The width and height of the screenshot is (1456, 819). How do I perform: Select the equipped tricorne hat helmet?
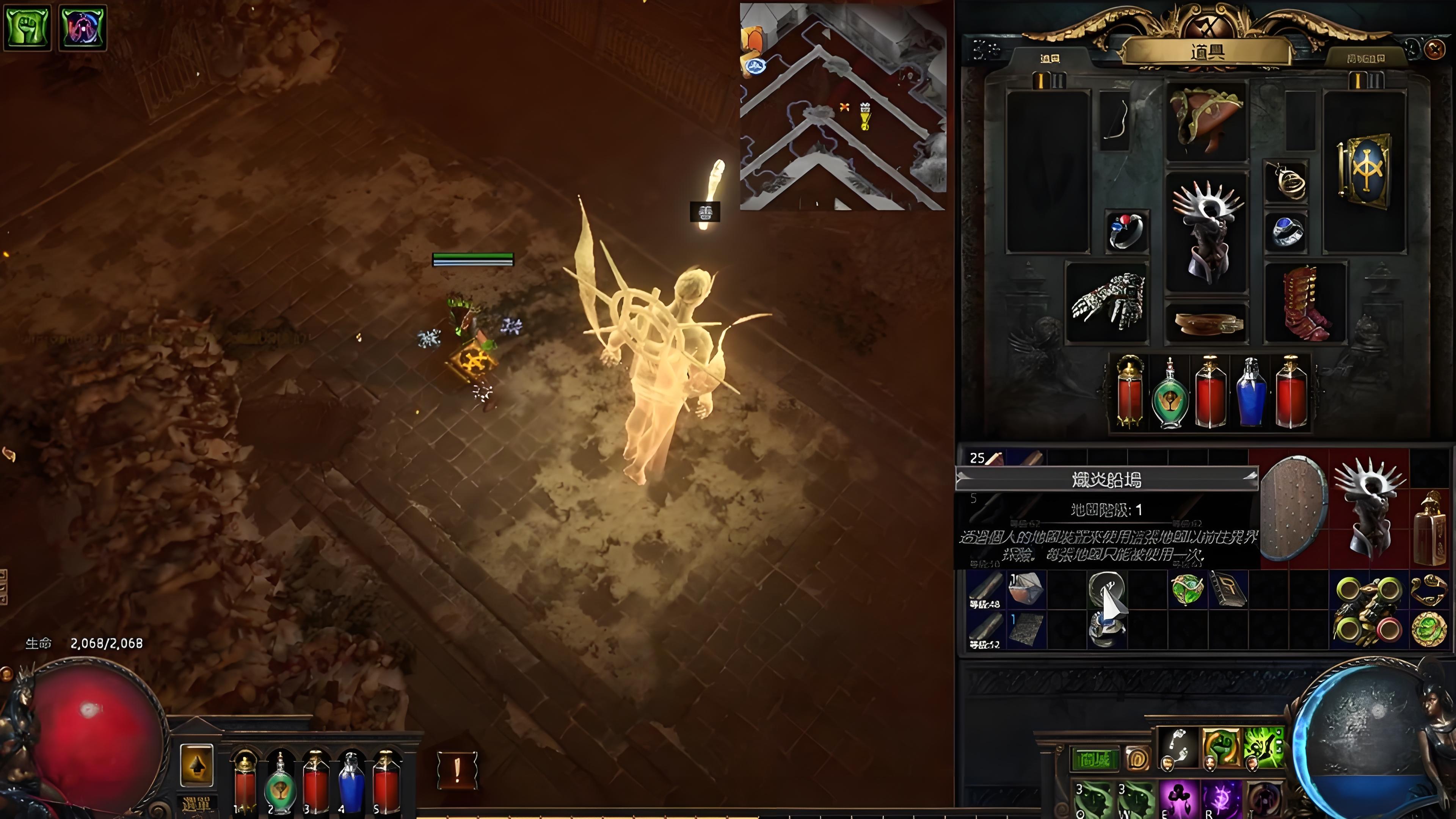[1206, 121]
